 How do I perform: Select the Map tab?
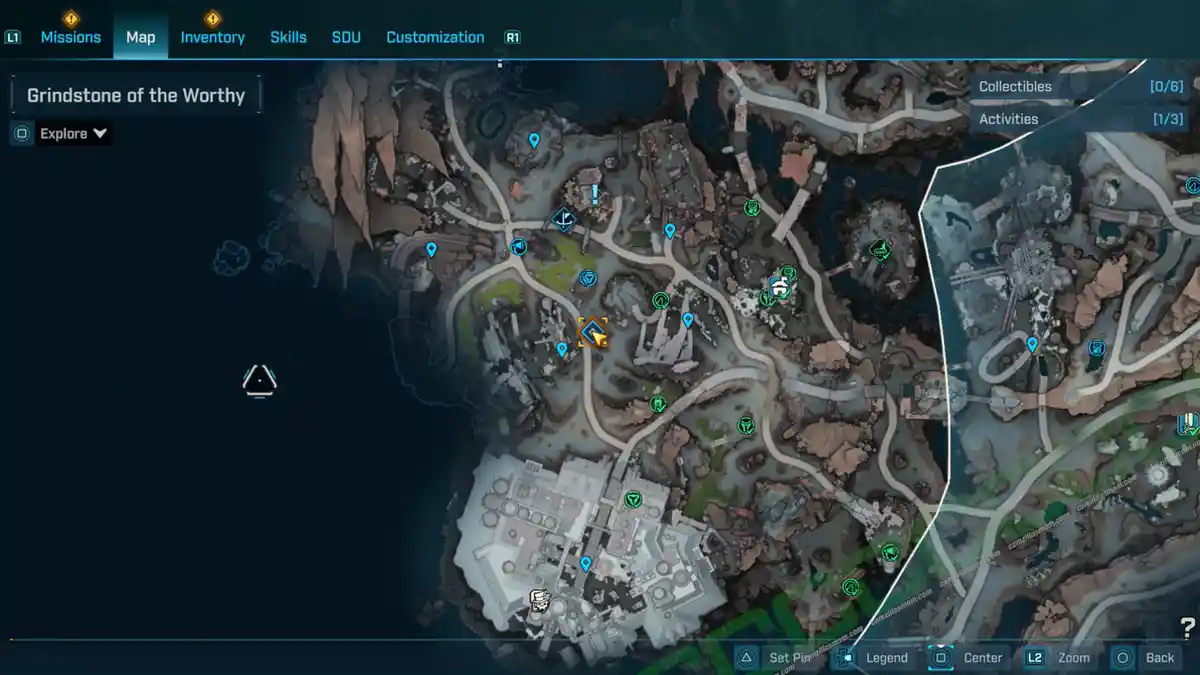140,37
